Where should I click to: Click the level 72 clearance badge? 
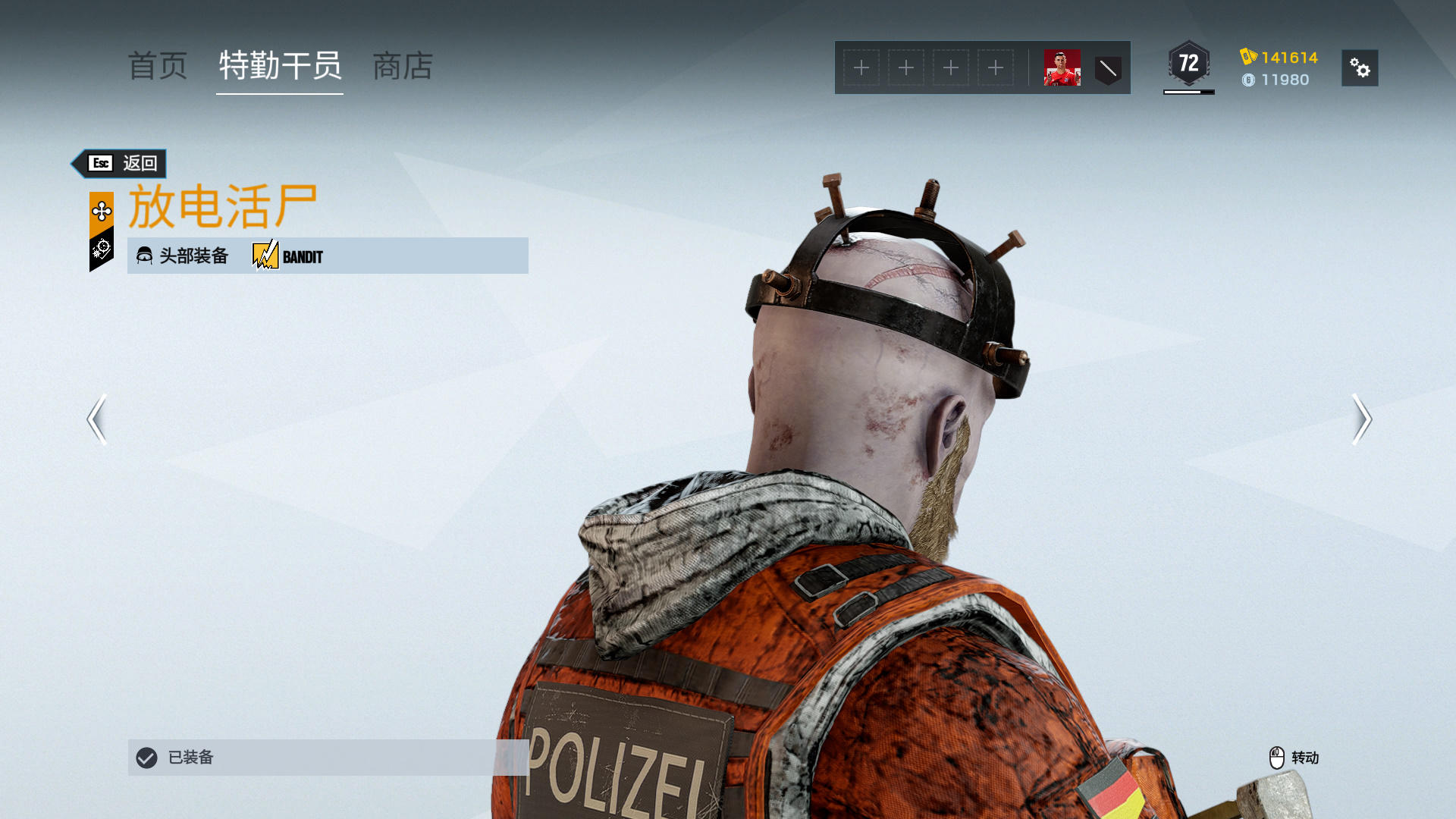point(1188,64)
